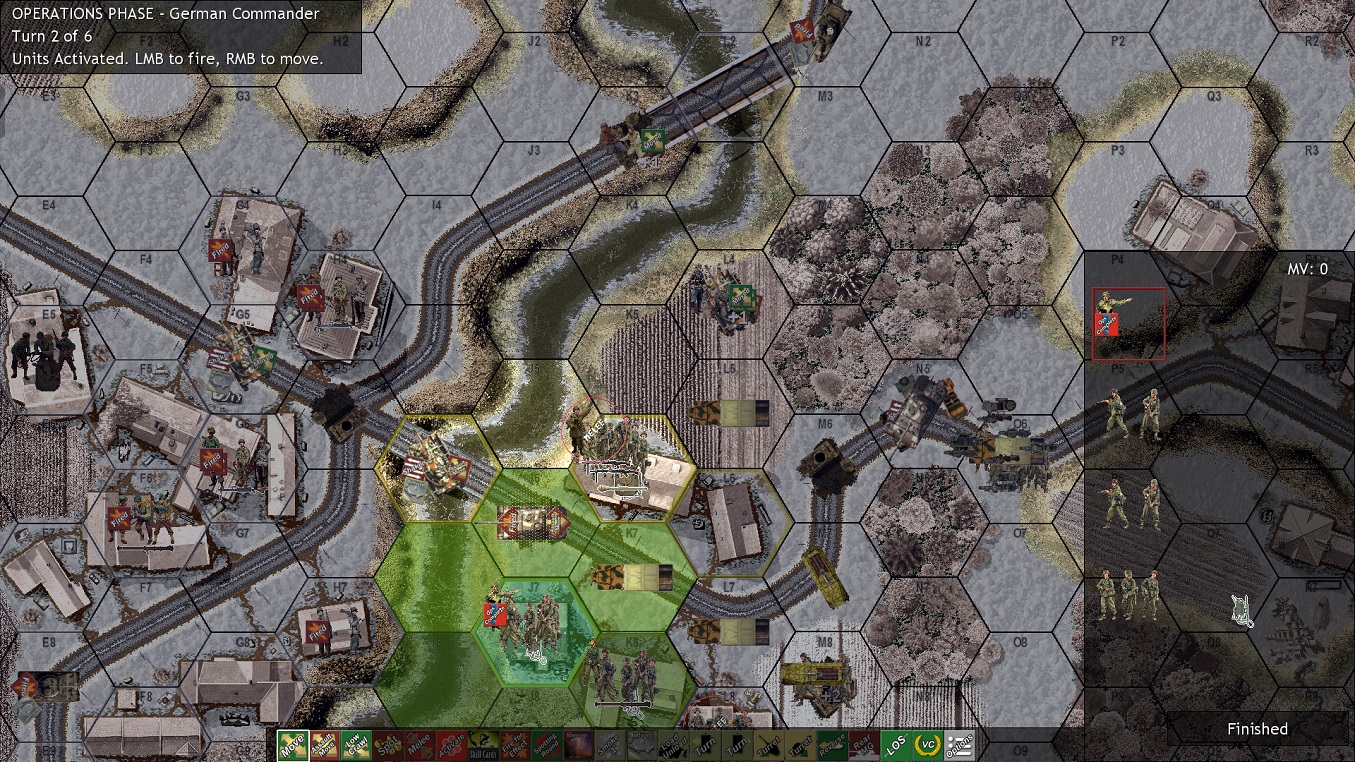Select the Move order icon
Viewport: 1355px width, 762px height.
coord(295,745)
